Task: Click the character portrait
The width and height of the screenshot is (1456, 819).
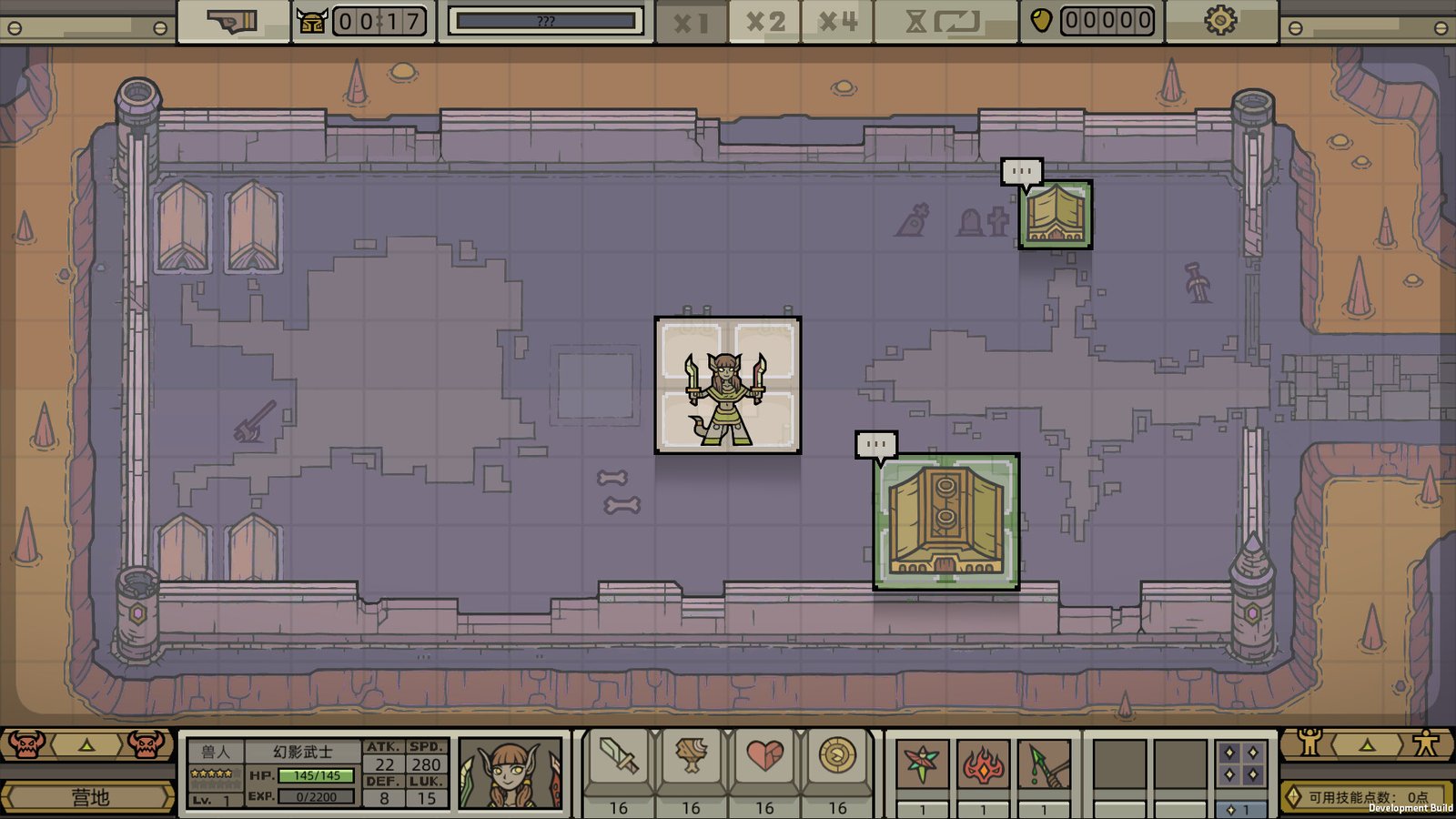Action: 510,773
